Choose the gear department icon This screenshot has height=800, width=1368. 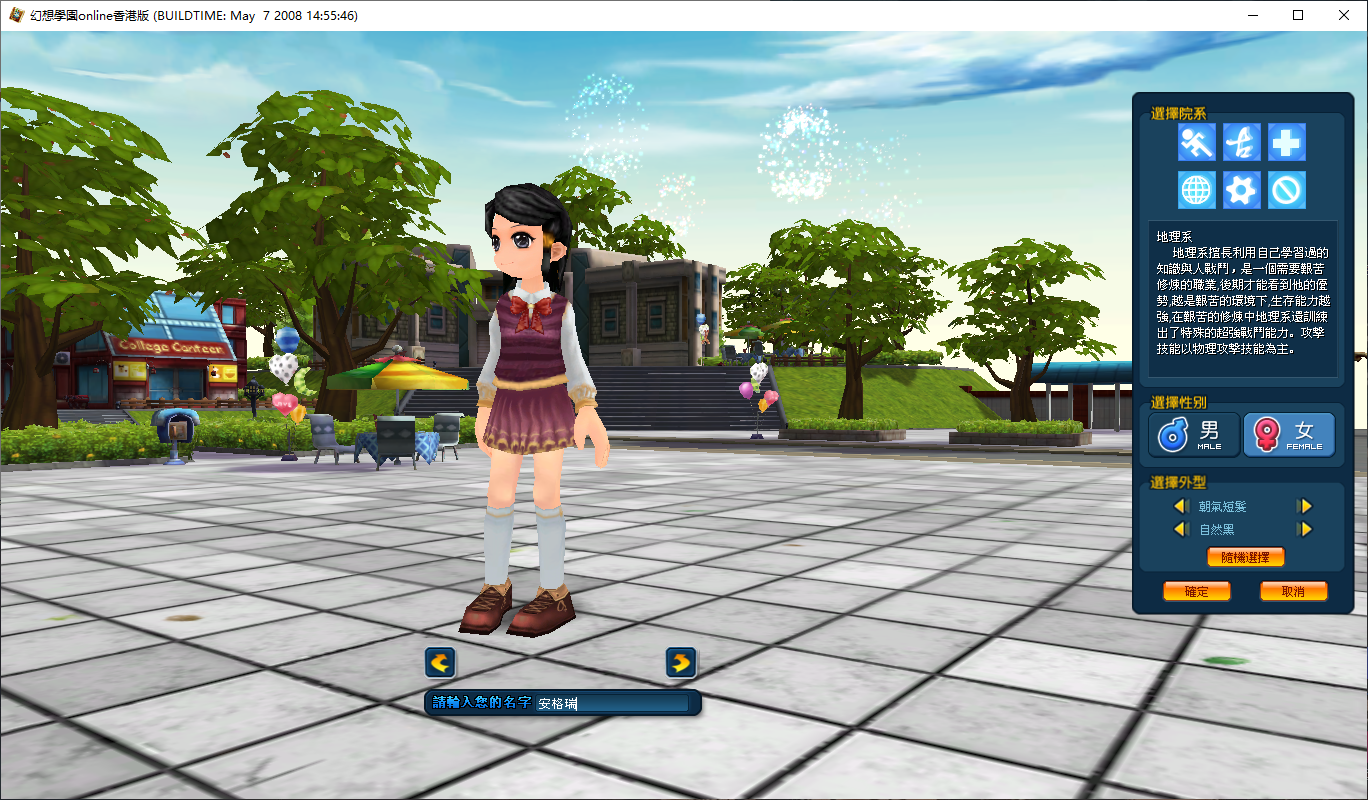1241,189
